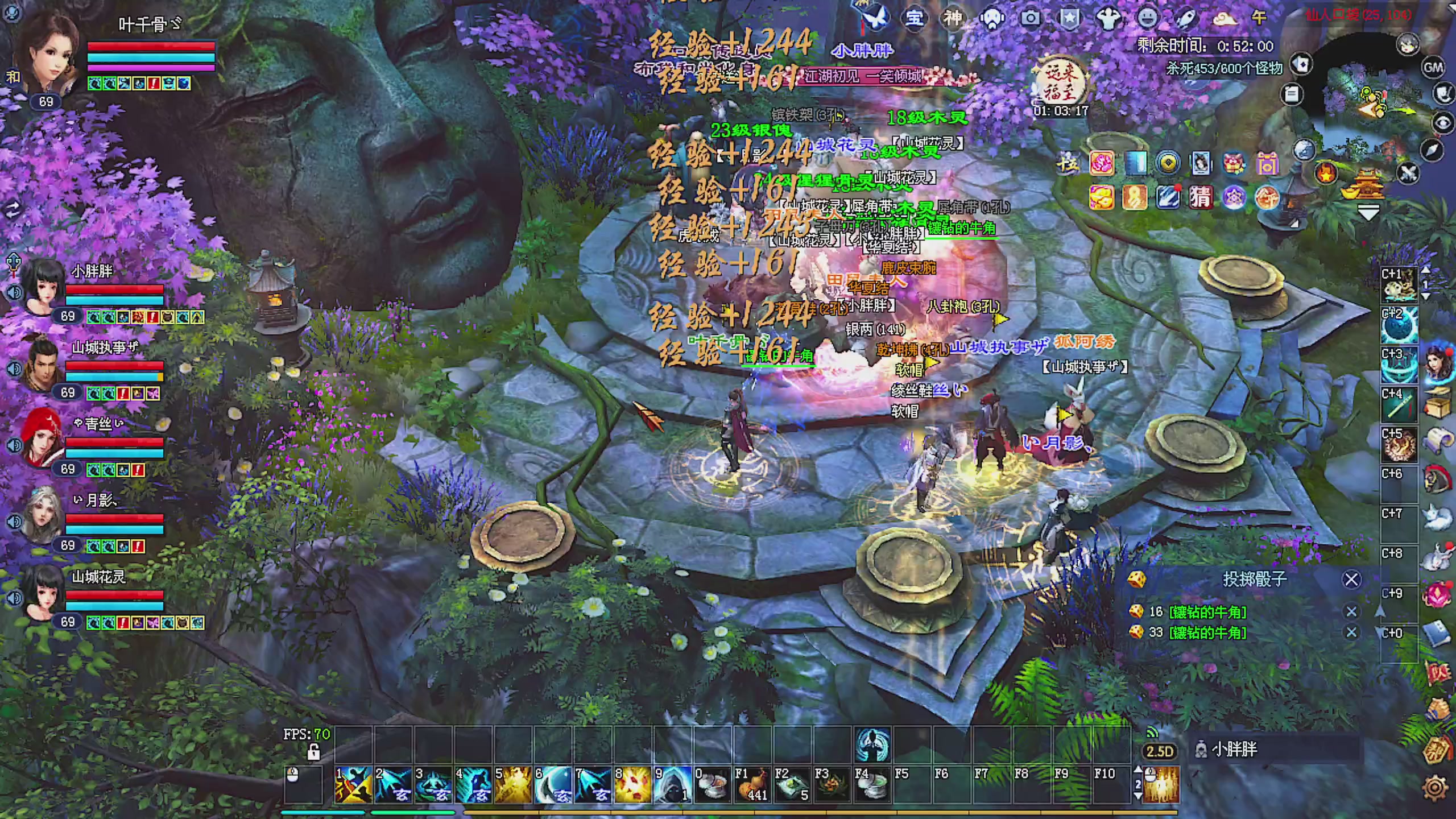Use the F1 gourd potion slot
The height and width of the screenshot is (819, 1456).
[752, 784]
